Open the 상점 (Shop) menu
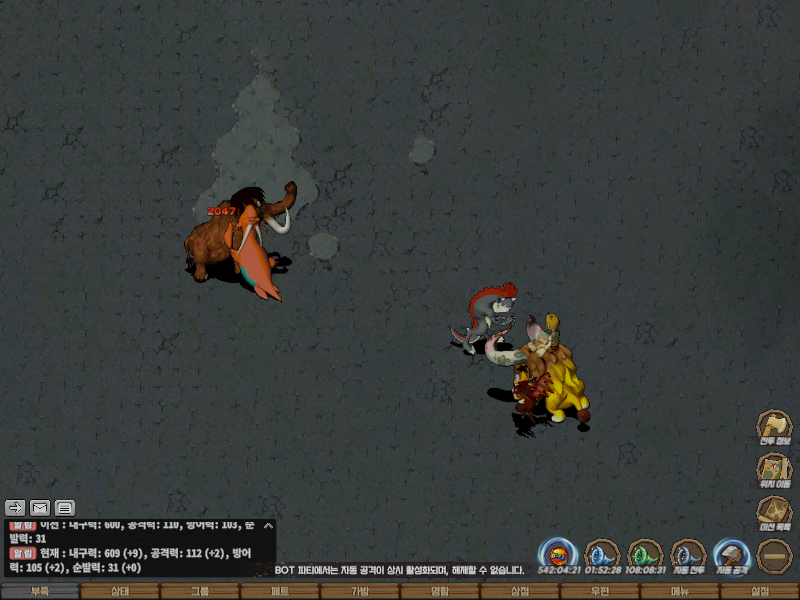The height and width of the screenshot is (600, 800). pyautogui.click(x=520, y=592)
